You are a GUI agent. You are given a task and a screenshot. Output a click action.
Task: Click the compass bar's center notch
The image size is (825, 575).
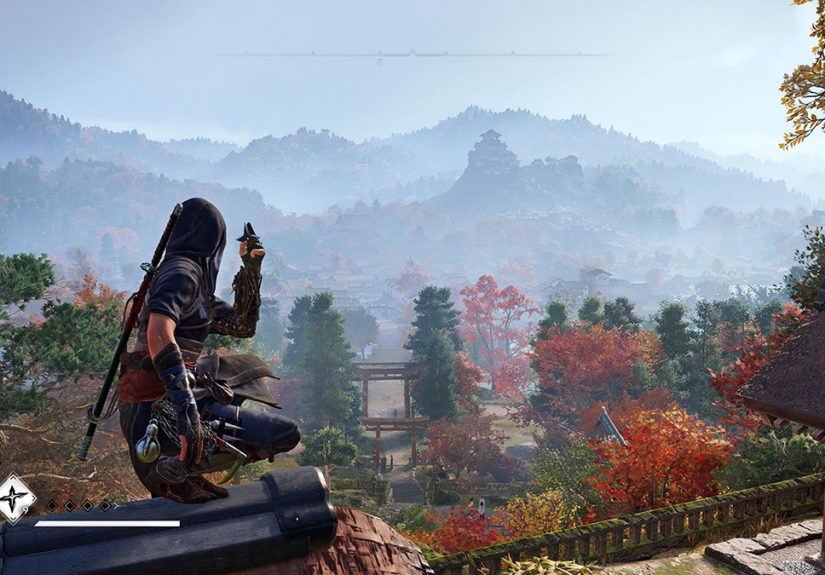[410, 53]
